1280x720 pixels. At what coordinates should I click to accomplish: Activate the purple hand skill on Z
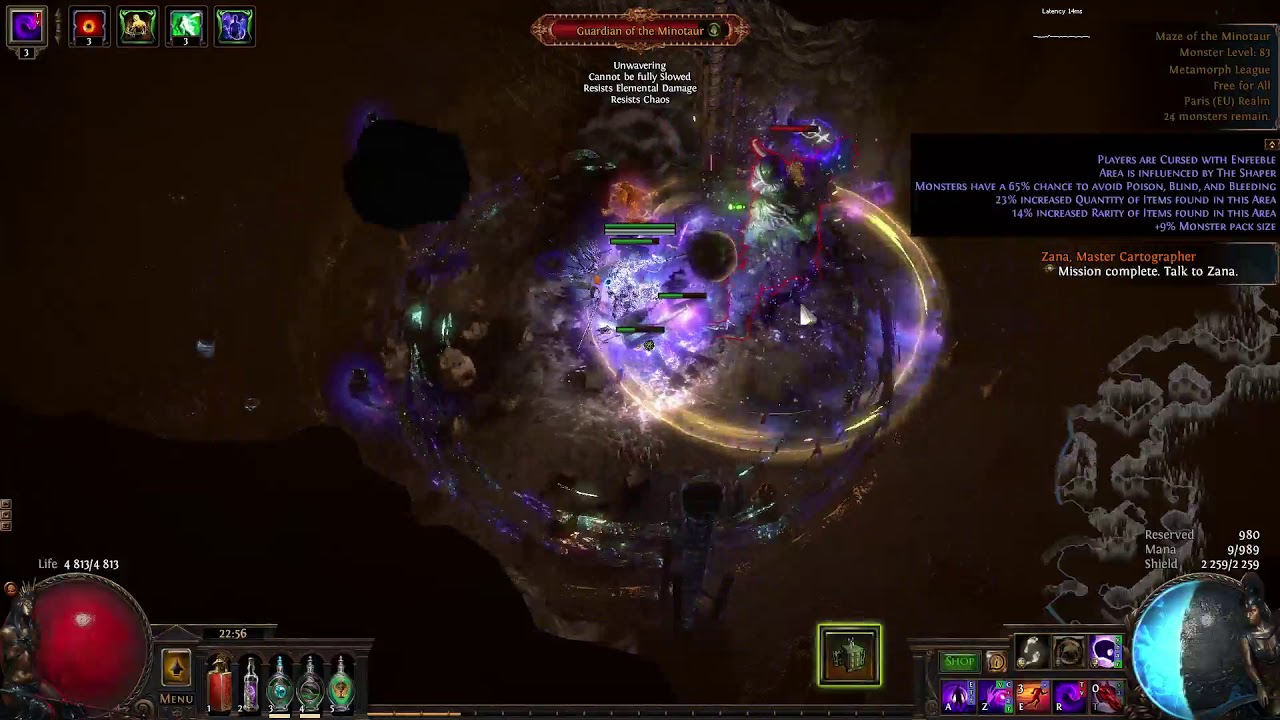(994, 697)
